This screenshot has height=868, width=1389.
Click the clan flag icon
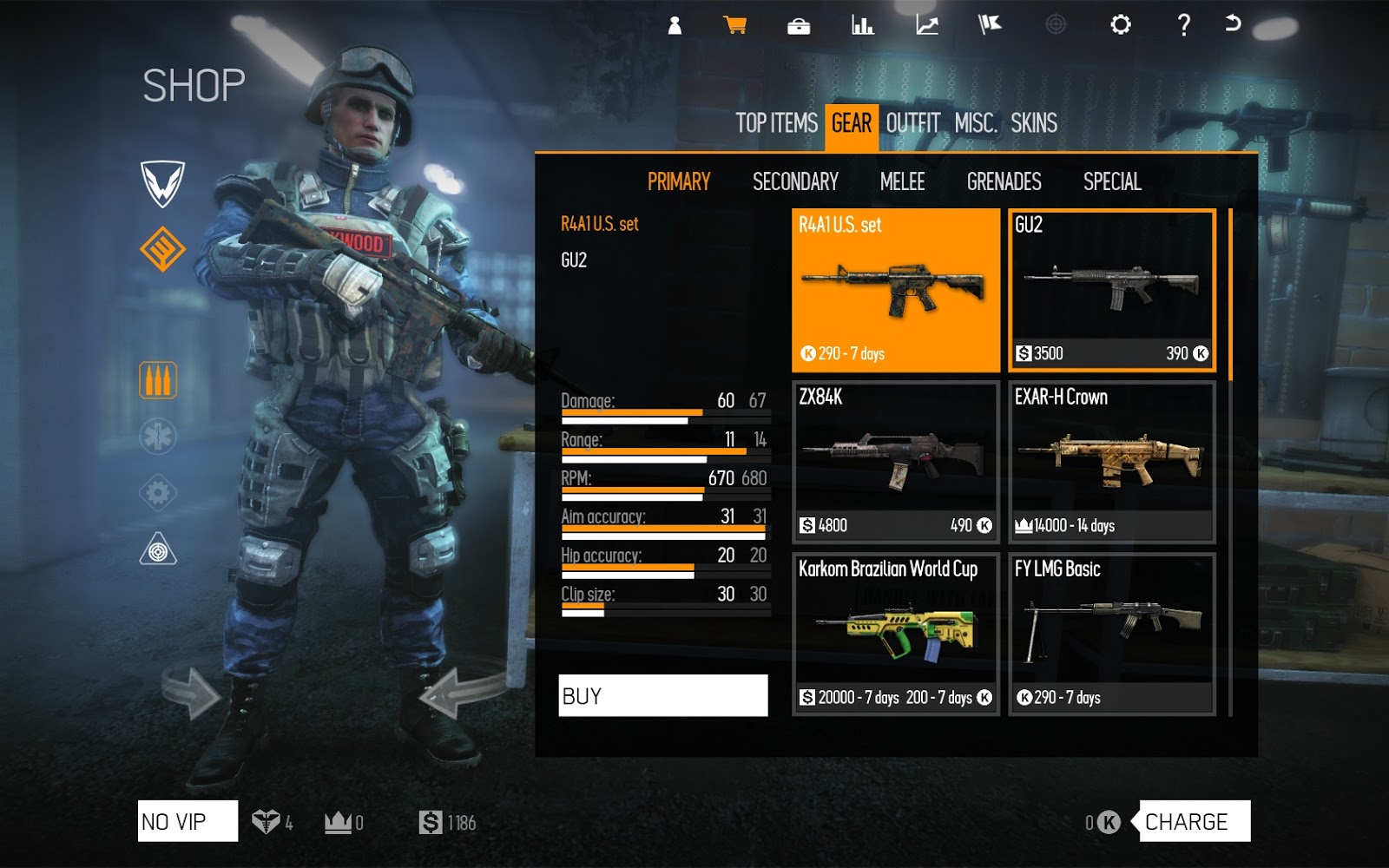point(988,26)
